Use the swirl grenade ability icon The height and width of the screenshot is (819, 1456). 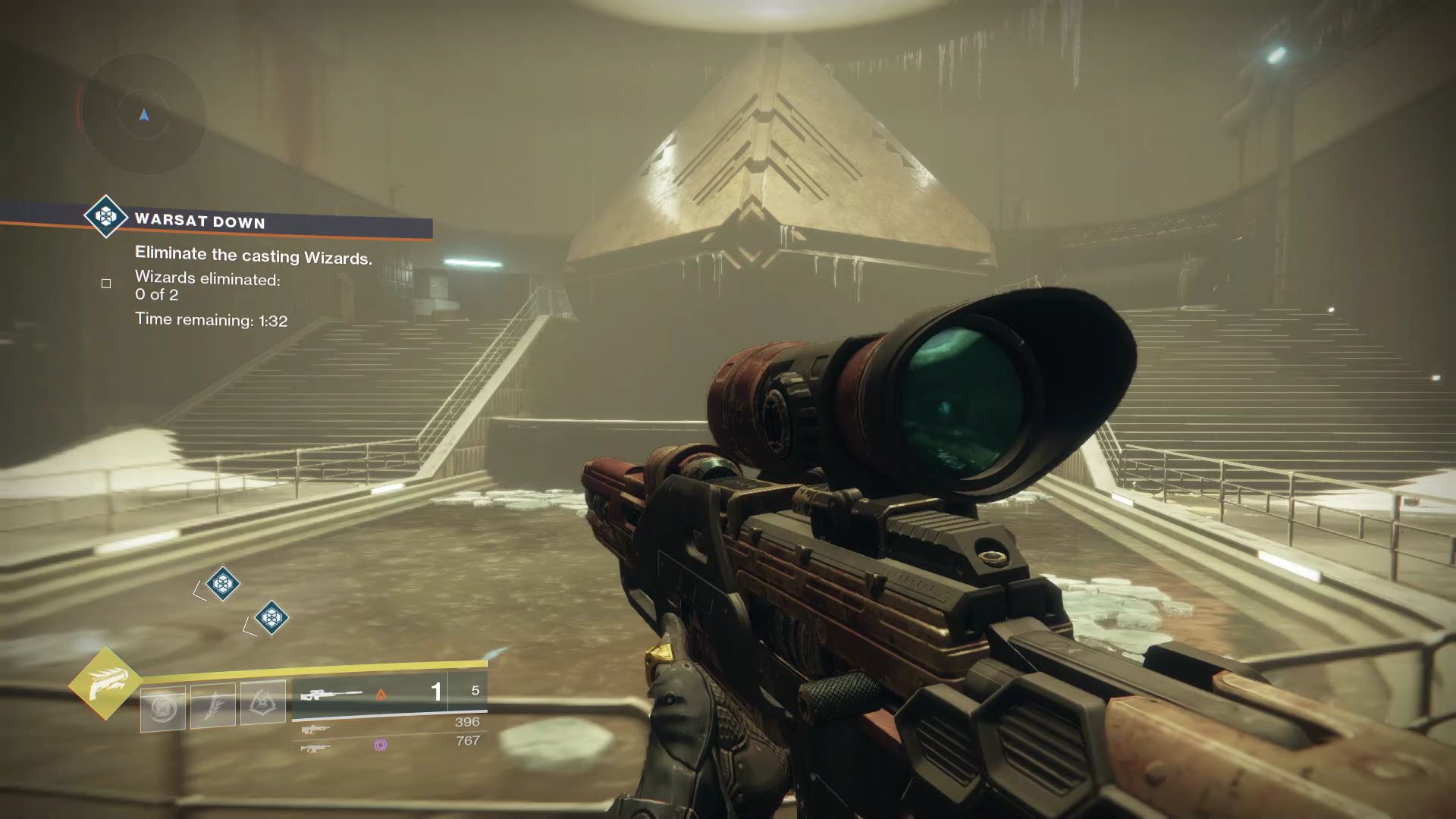(x=163, y=709)
